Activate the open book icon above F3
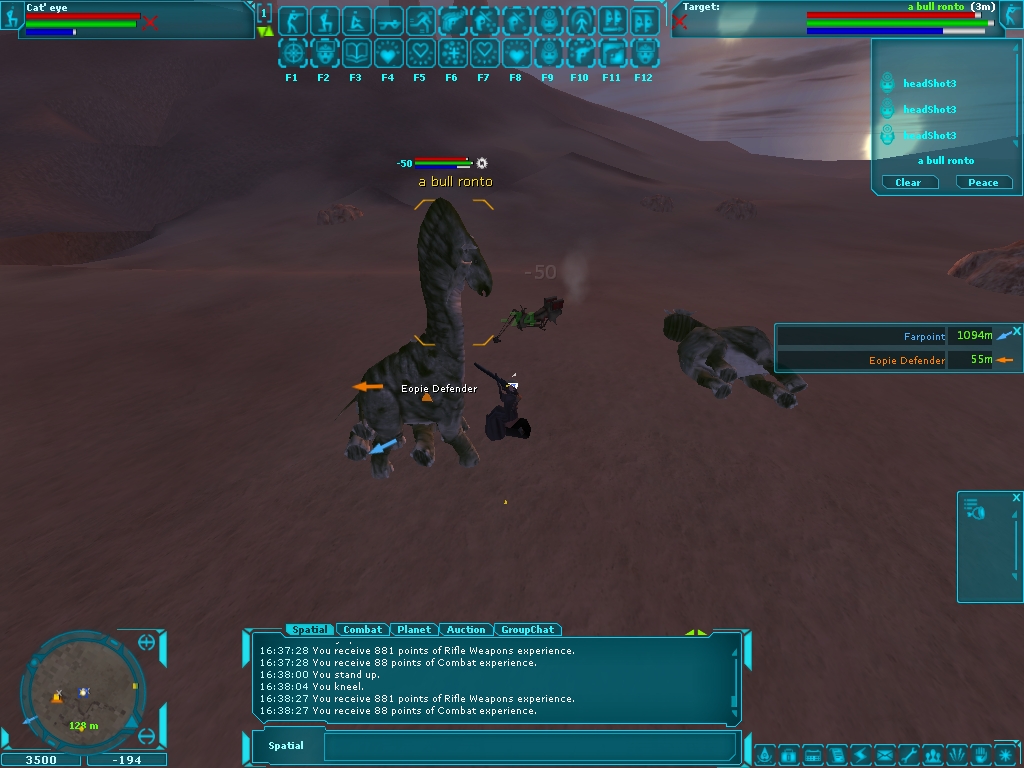Screen dimensions: 1024x768 point(356,53)
